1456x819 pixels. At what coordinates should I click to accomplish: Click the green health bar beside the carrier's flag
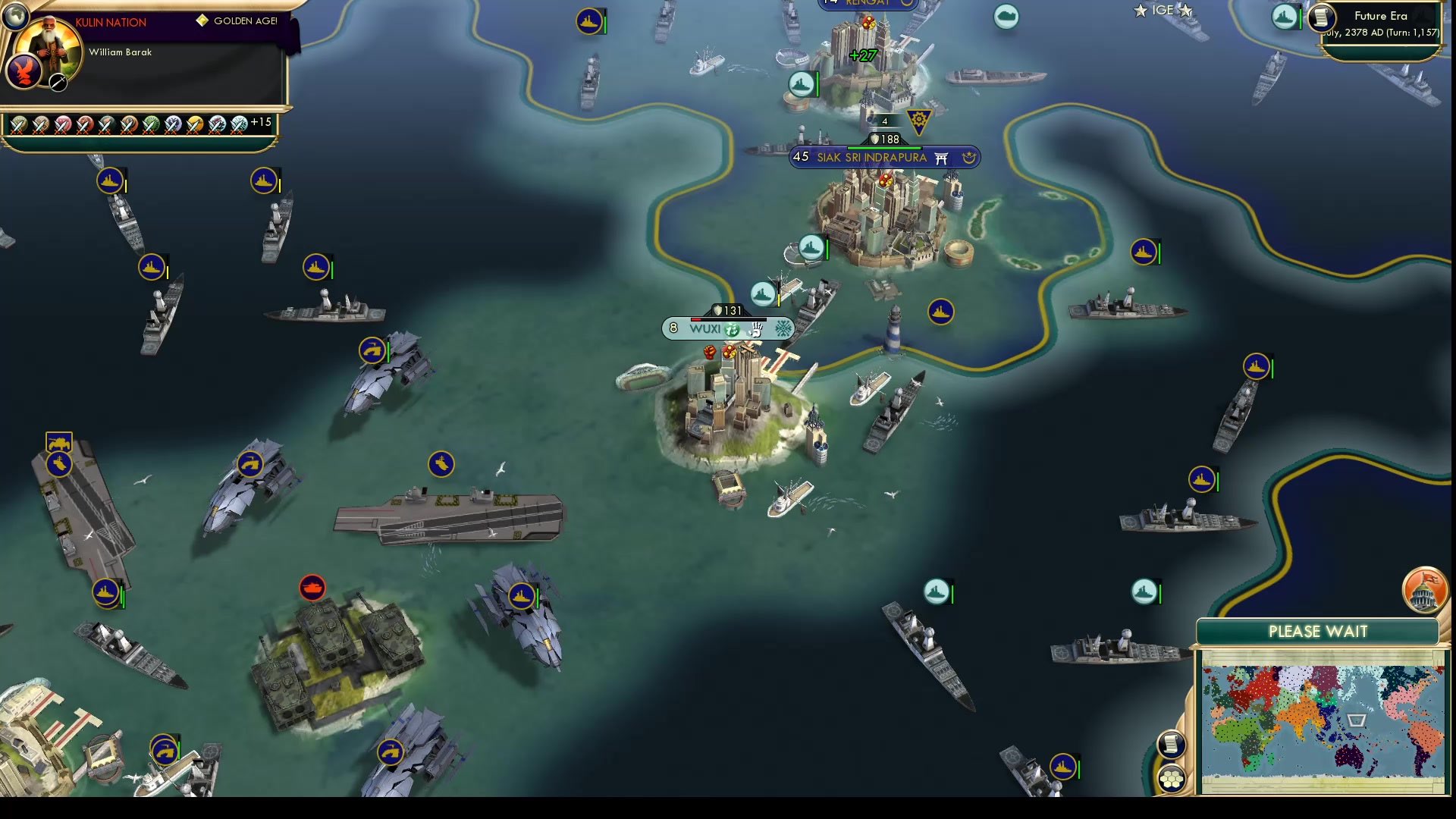(123, 595)
